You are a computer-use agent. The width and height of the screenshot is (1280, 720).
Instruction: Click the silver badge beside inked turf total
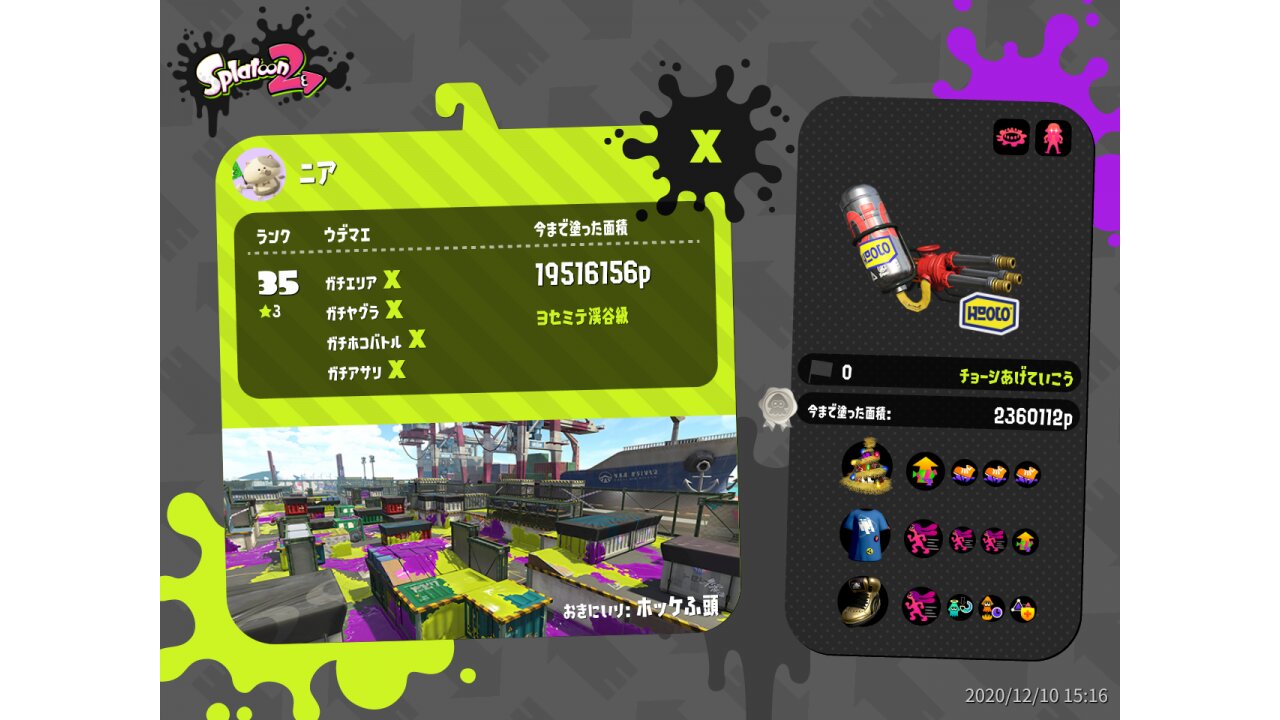(776, 408)
